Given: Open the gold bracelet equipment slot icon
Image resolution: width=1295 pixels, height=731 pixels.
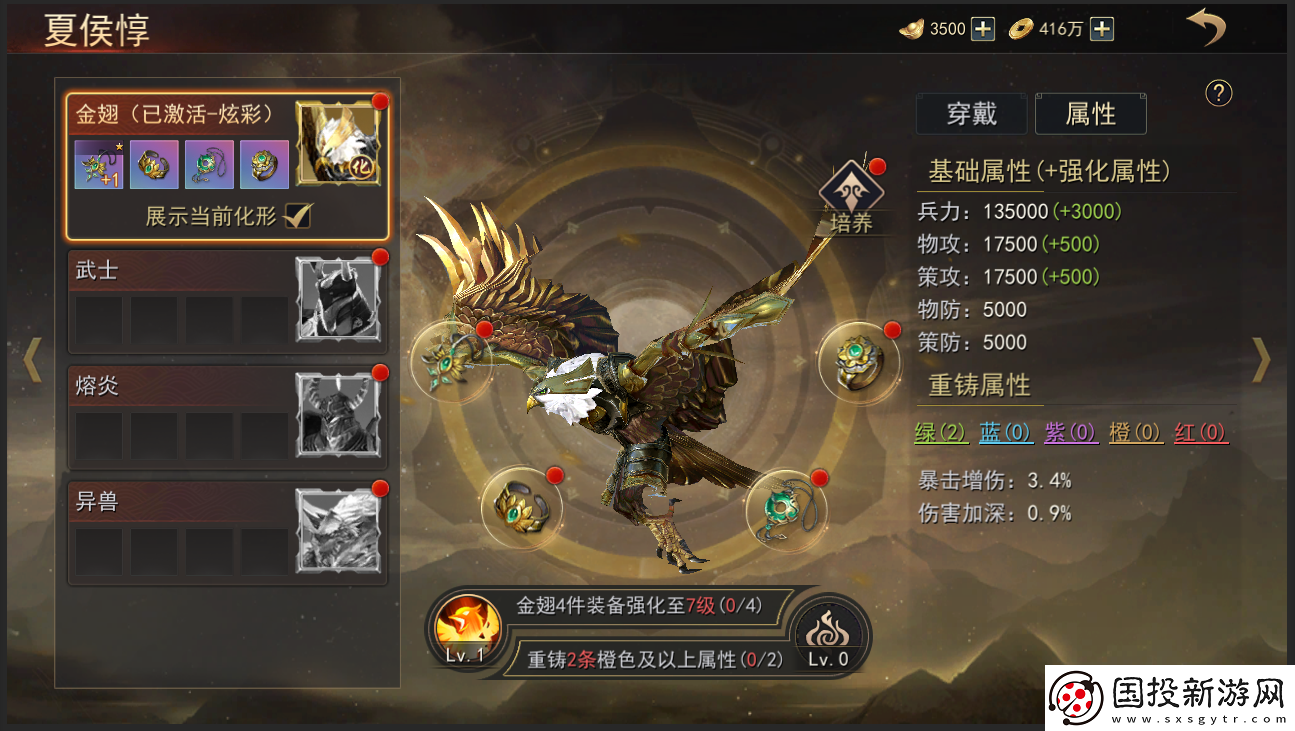Looking at the screenshot, I should [x=153, y=163].
